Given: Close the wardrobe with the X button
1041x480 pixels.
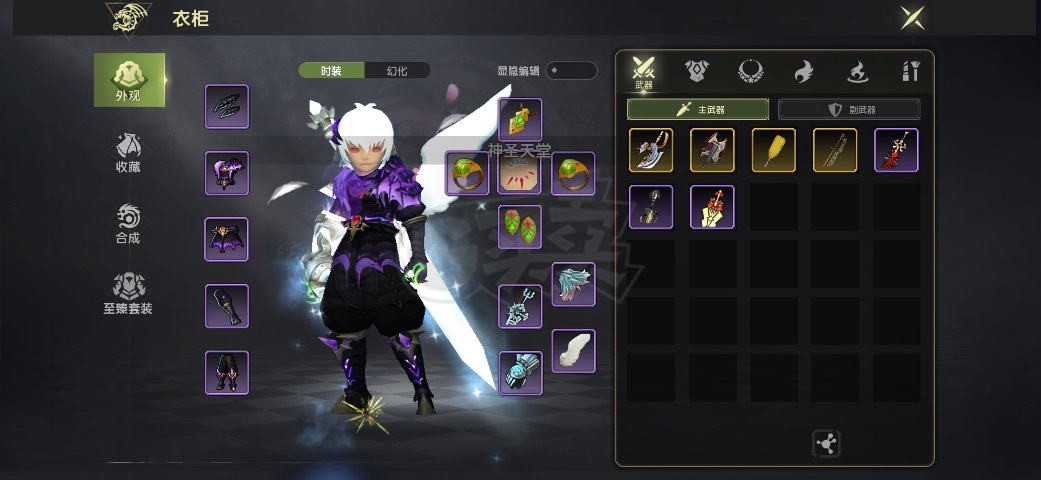Looking at the screenshot, I should coord(911,18).
